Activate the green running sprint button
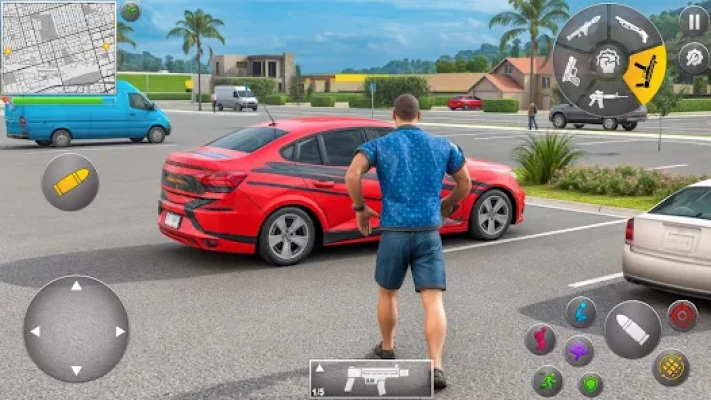The height and width of the screenshot is (400, 711). click(547, 380)
